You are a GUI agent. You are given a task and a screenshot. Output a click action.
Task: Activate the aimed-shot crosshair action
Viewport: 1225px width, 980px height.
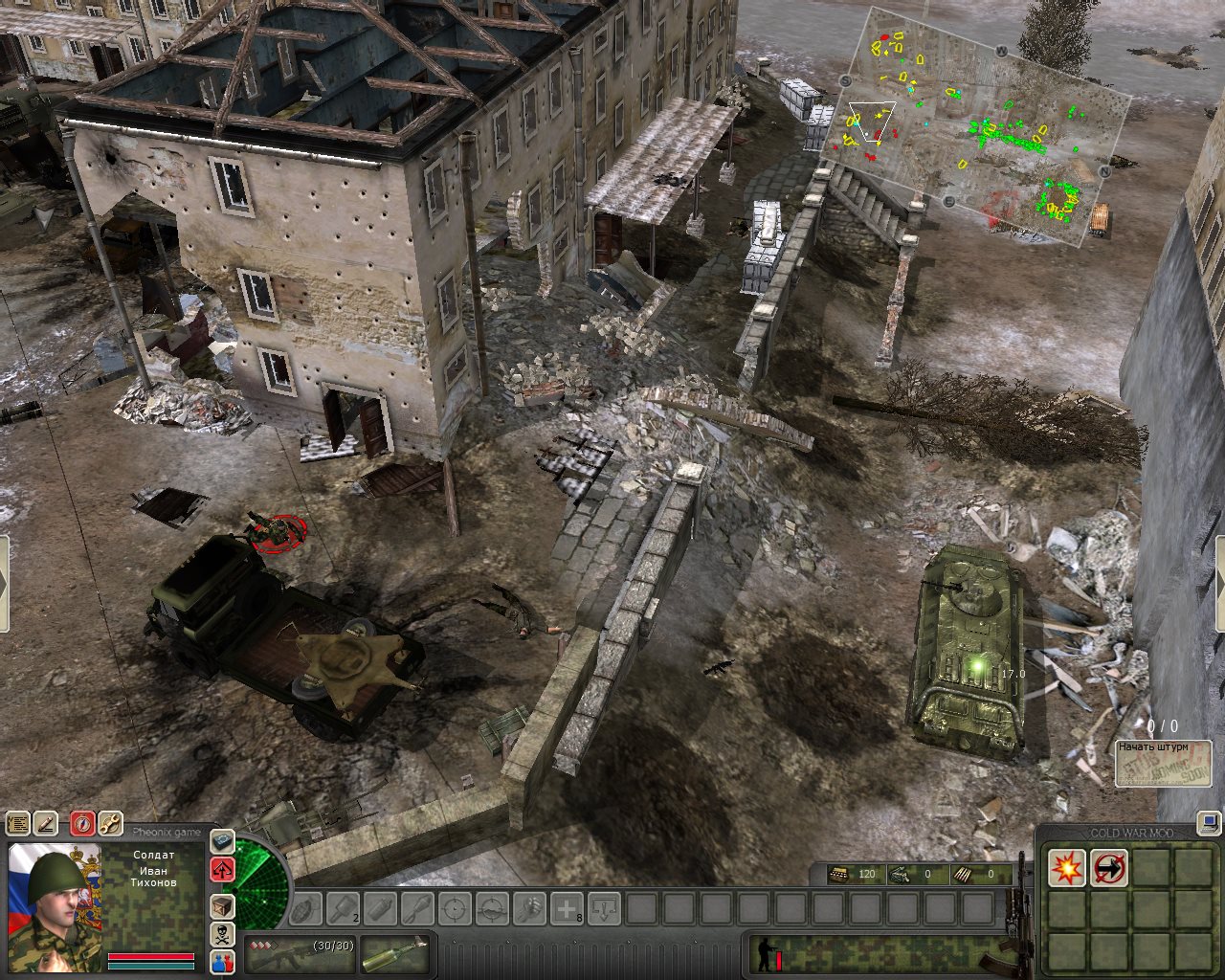click(x=456, y=907)
